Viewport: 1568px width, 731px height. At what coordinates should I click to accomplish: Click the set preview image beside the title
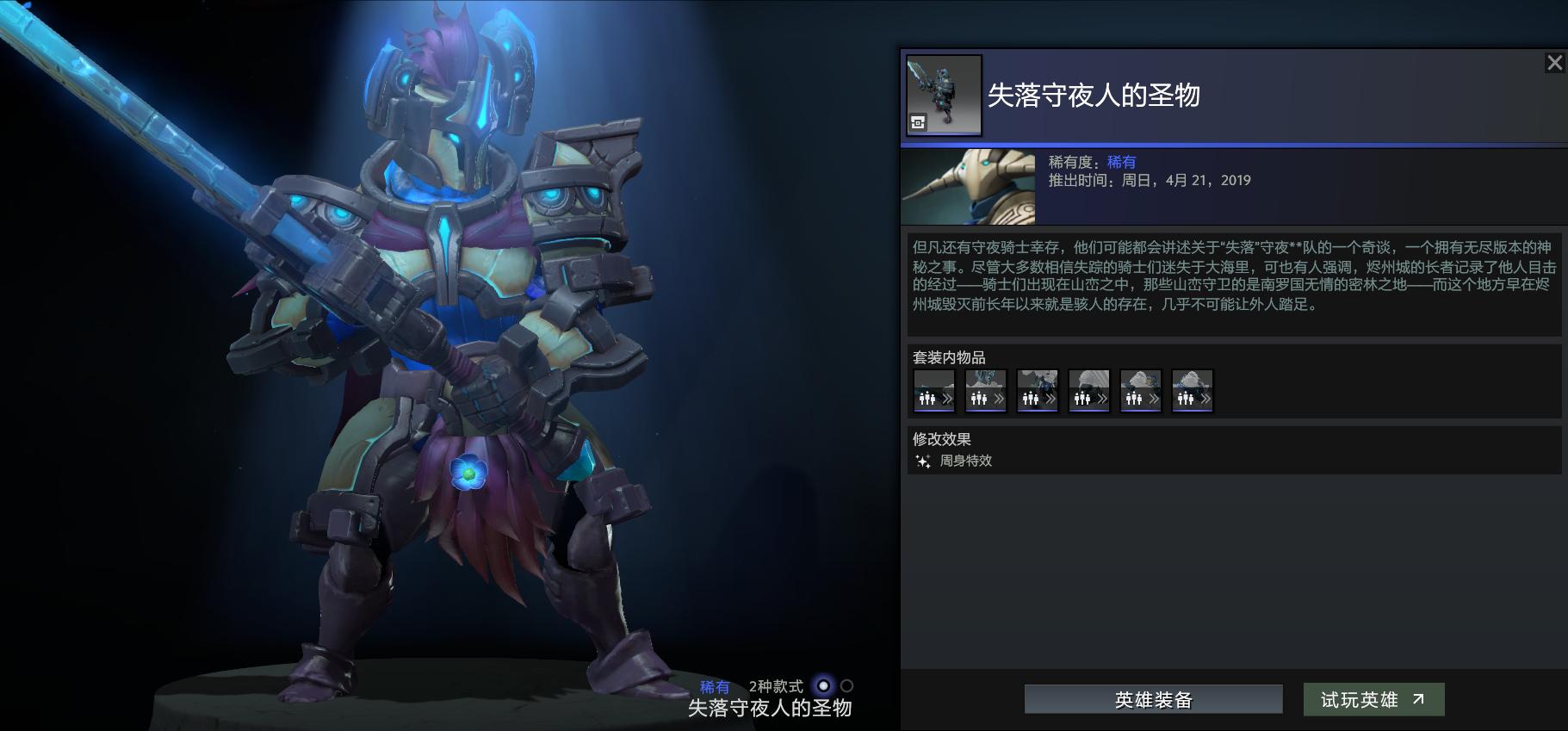pyautogui.click(x=944, y=95)
